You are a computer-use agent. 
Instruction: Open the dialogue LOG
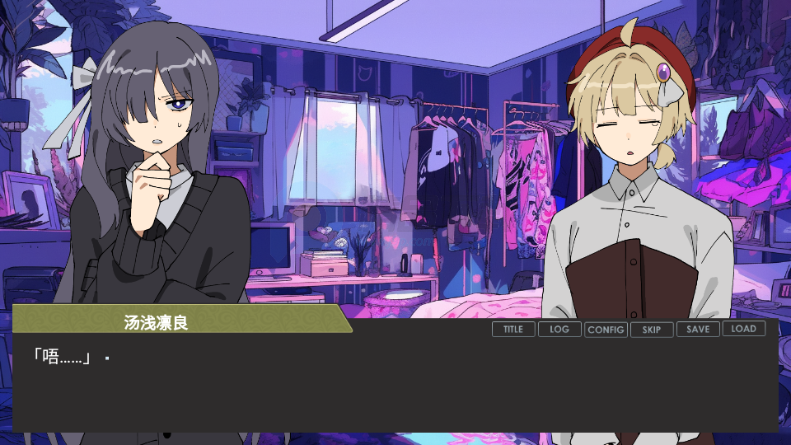(559, 329)
